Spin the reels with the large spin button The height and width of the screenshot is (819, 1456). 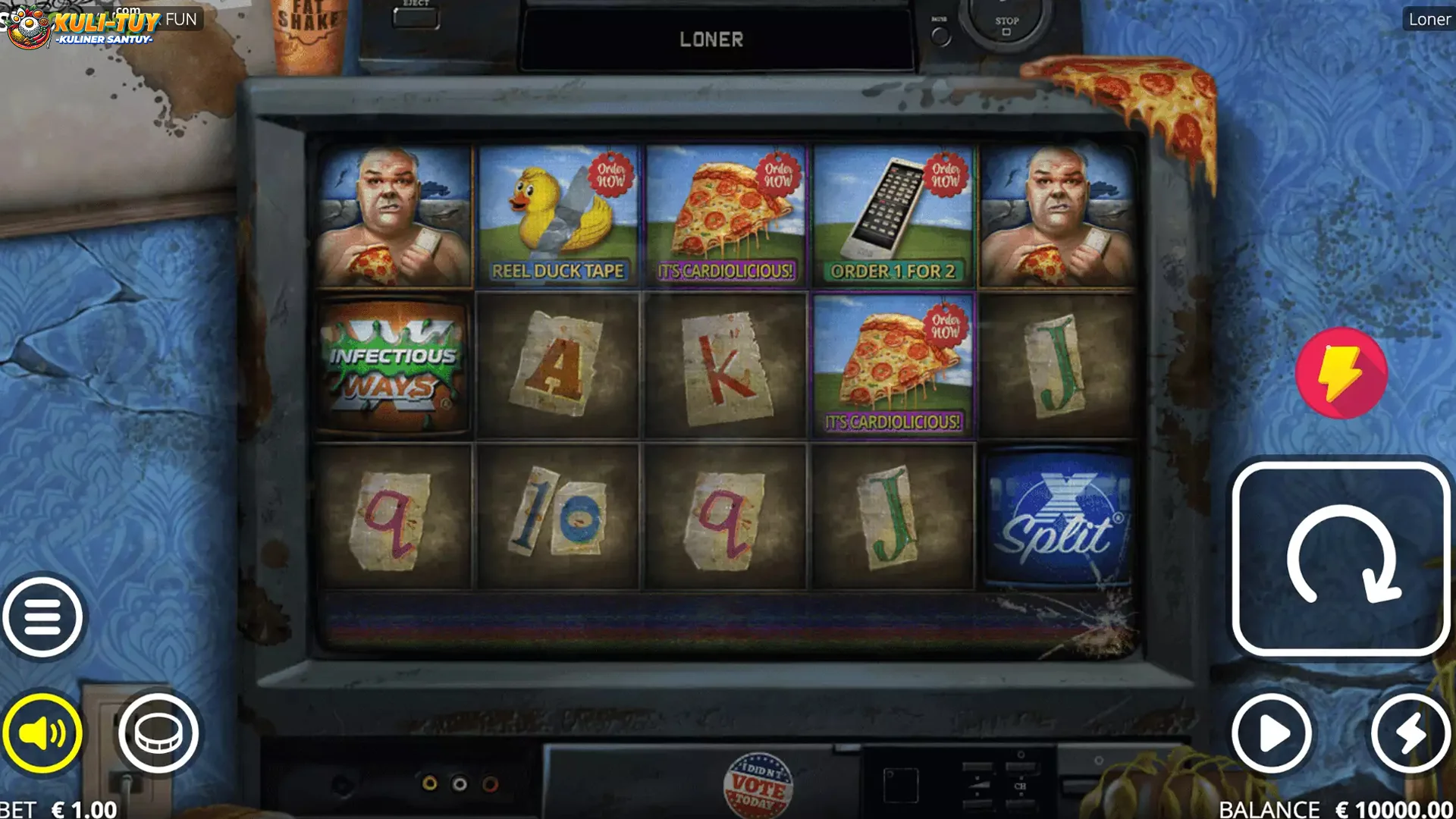pos(1341,559)
